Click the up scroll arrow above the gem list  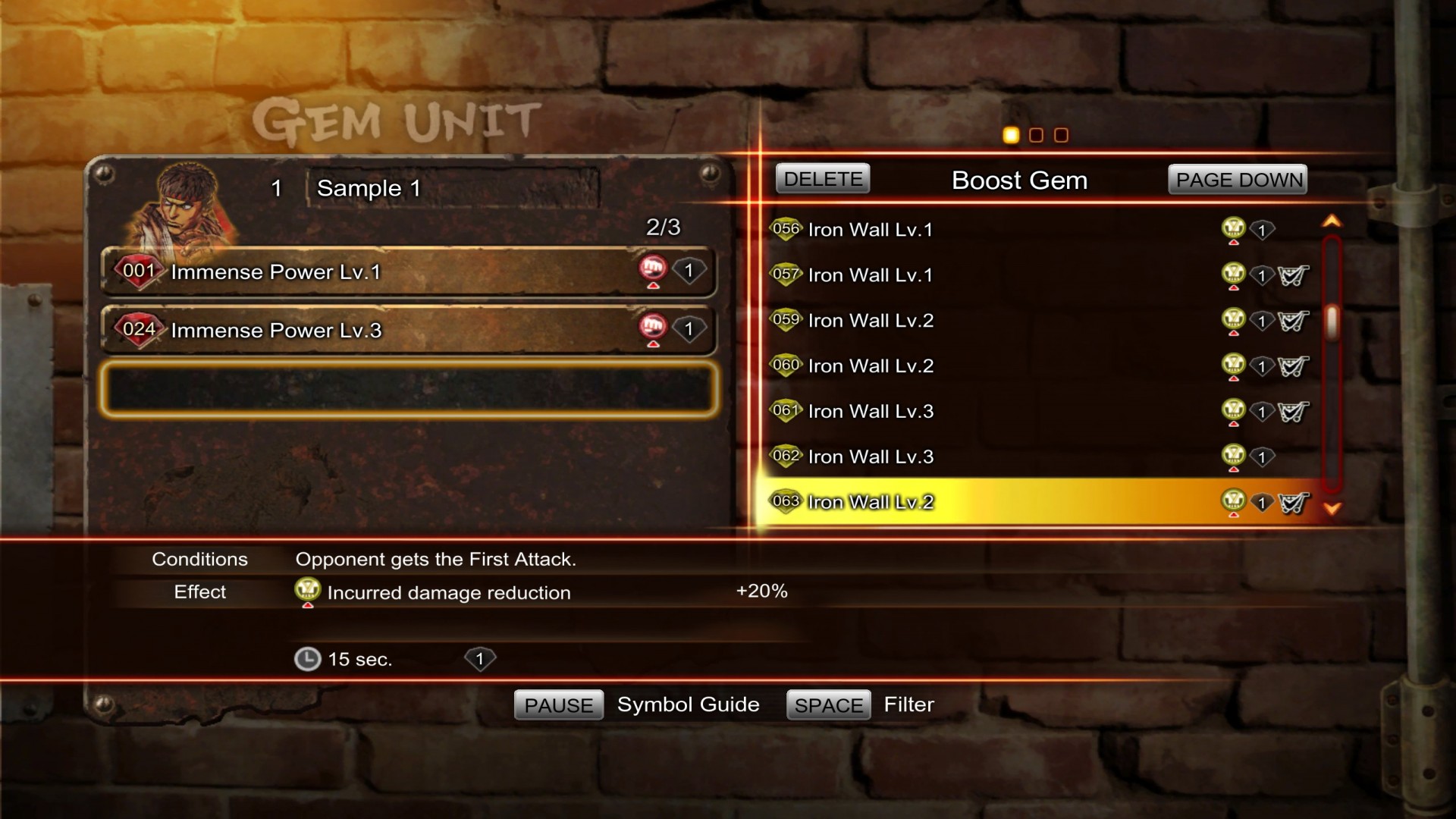1332,220
